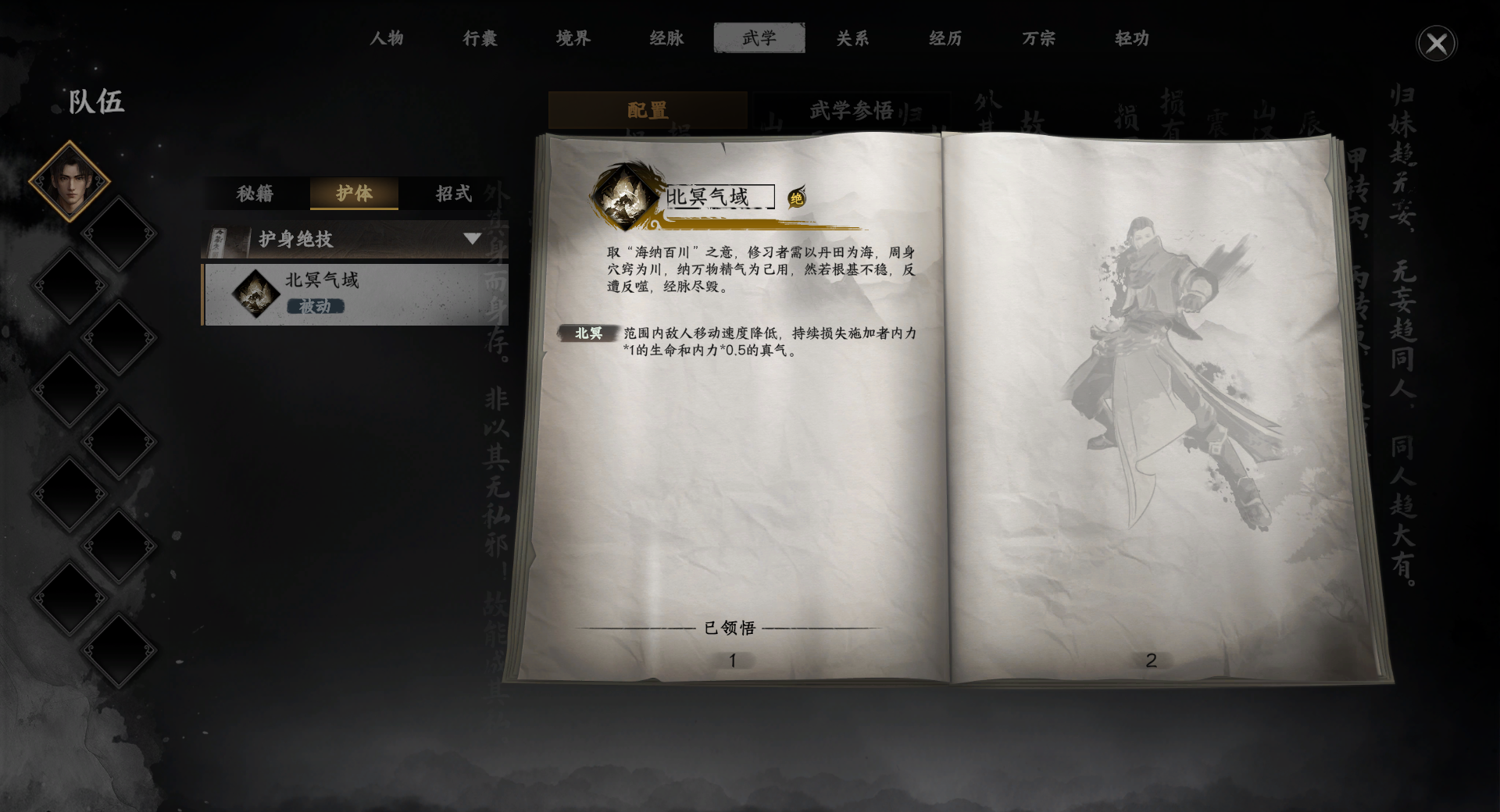This screenshot has width=1500, height=812.
Task: Open the 武学 menu at the top
Action: coord(759,37)
